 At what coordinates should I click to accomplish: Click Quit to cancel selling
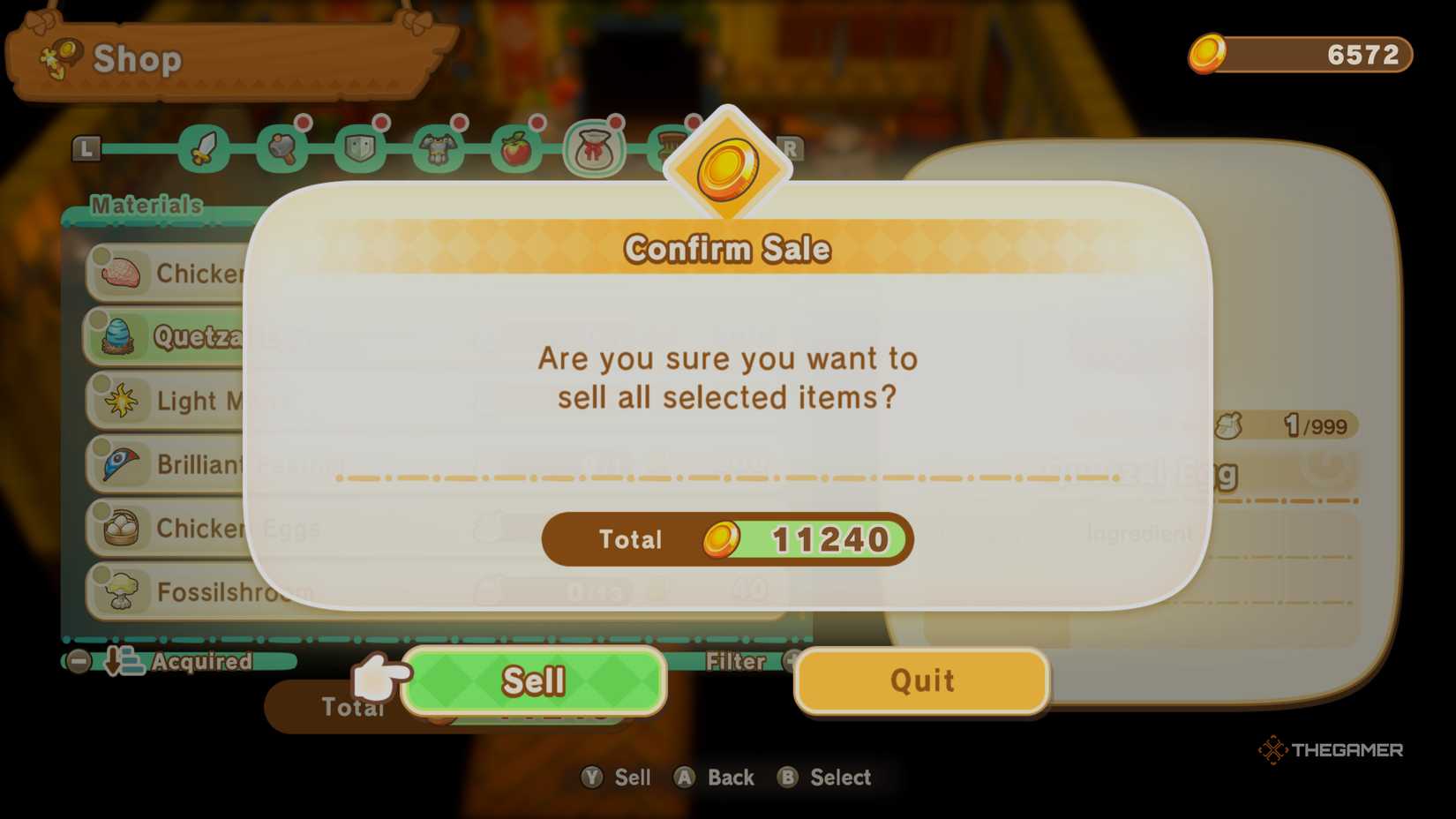[920, 680]
